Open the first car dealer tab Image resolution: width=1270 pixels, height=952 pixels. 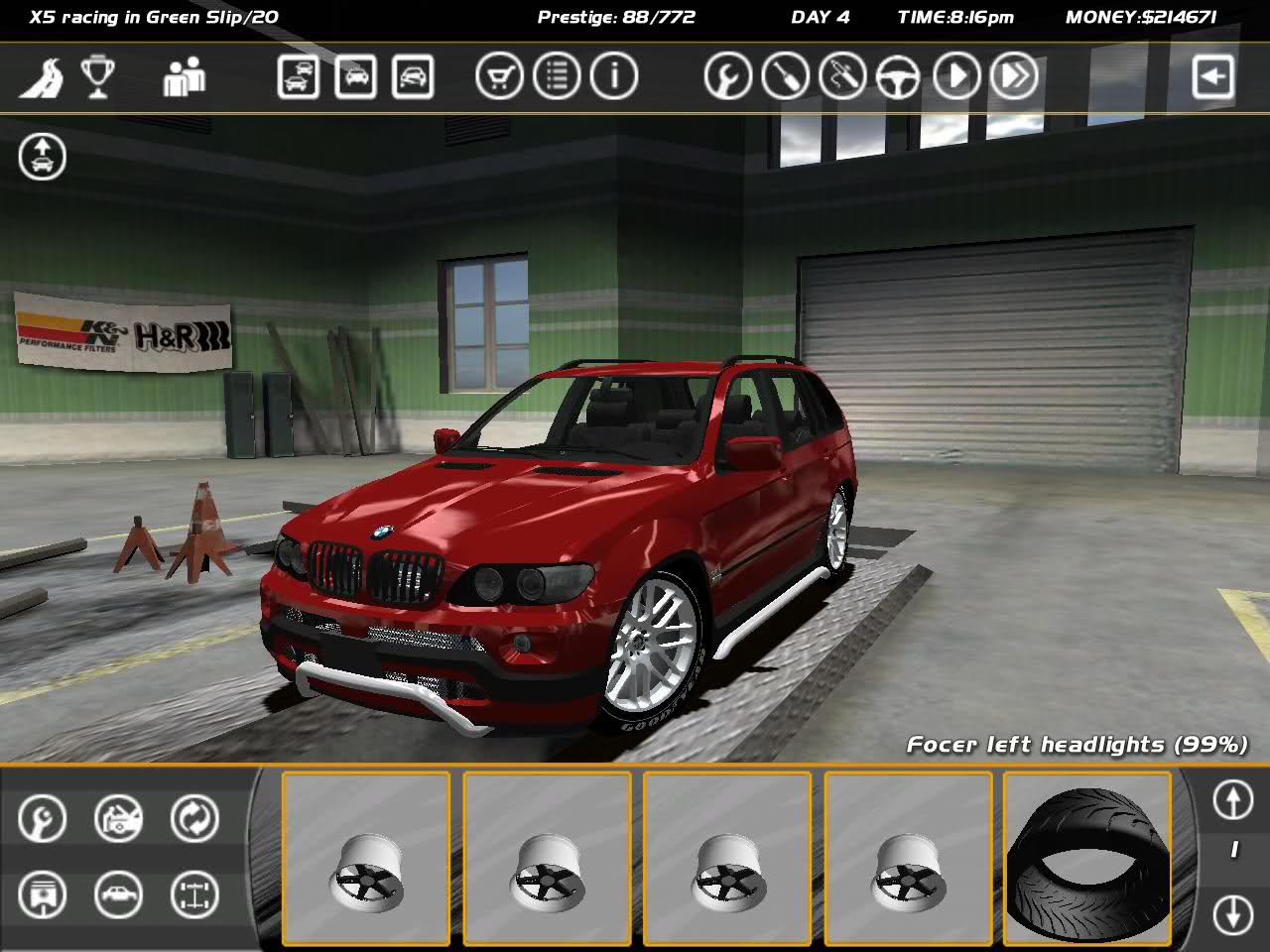295,74
